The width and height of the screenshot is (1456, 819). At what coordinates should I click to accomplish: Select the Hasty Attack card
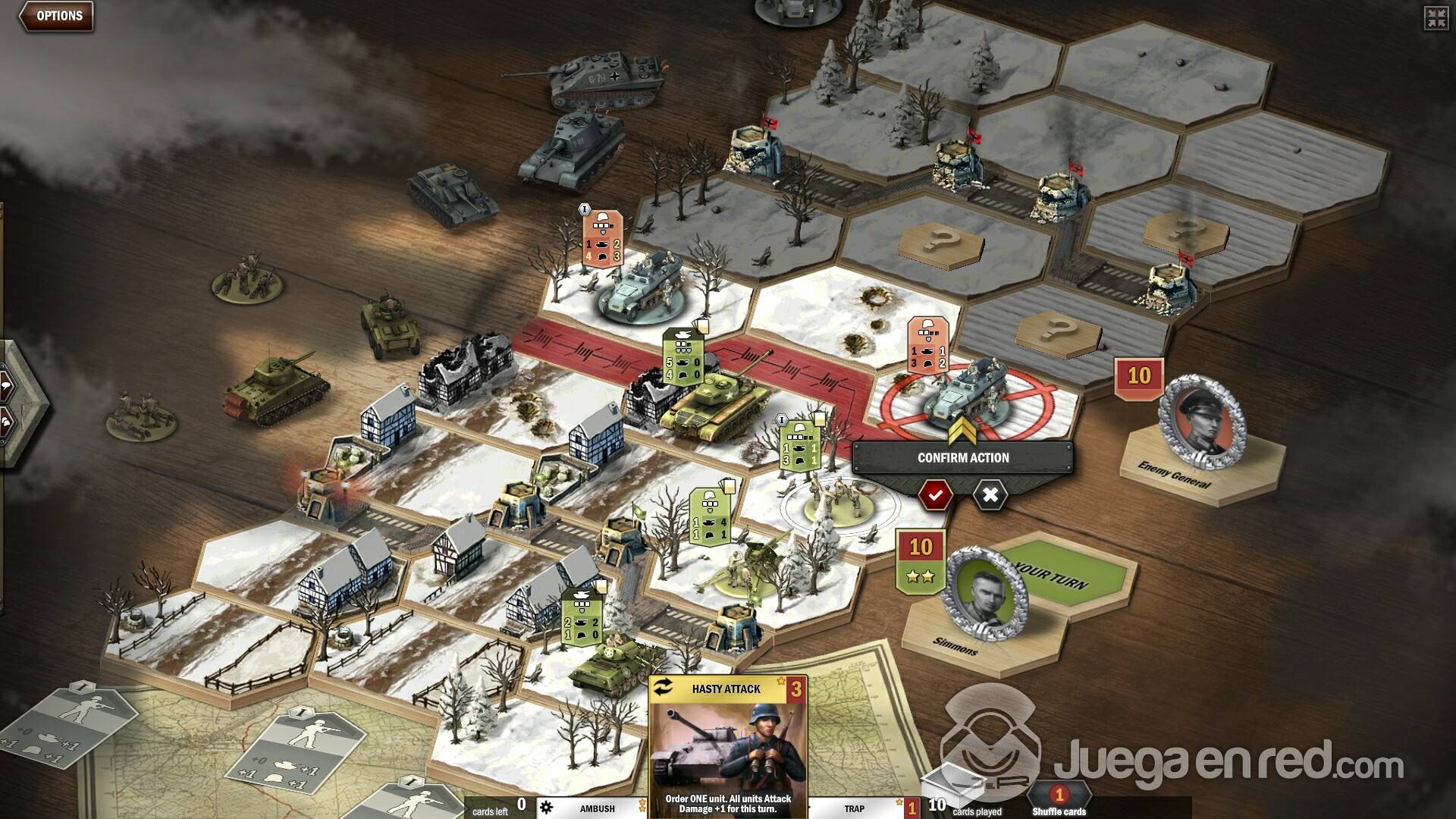[x=727, y=747]
